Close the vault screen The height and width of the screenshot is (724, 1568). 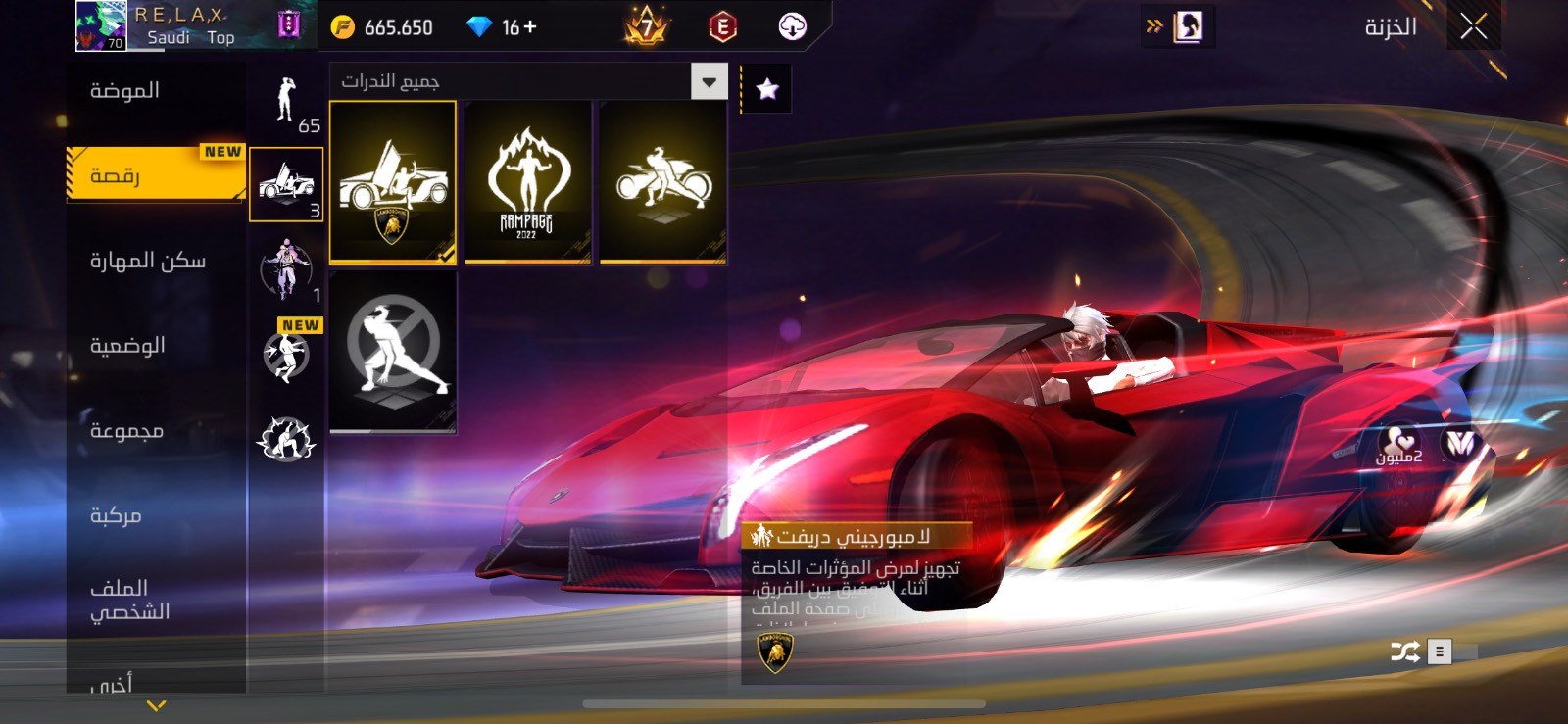tap(1473, 26)
